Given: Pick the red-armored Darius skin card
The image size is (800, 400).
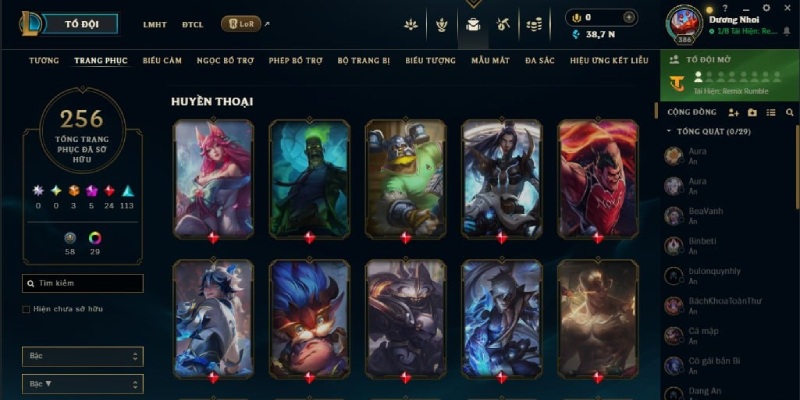Looking at the screenshot, I should (x=597, y=178).
